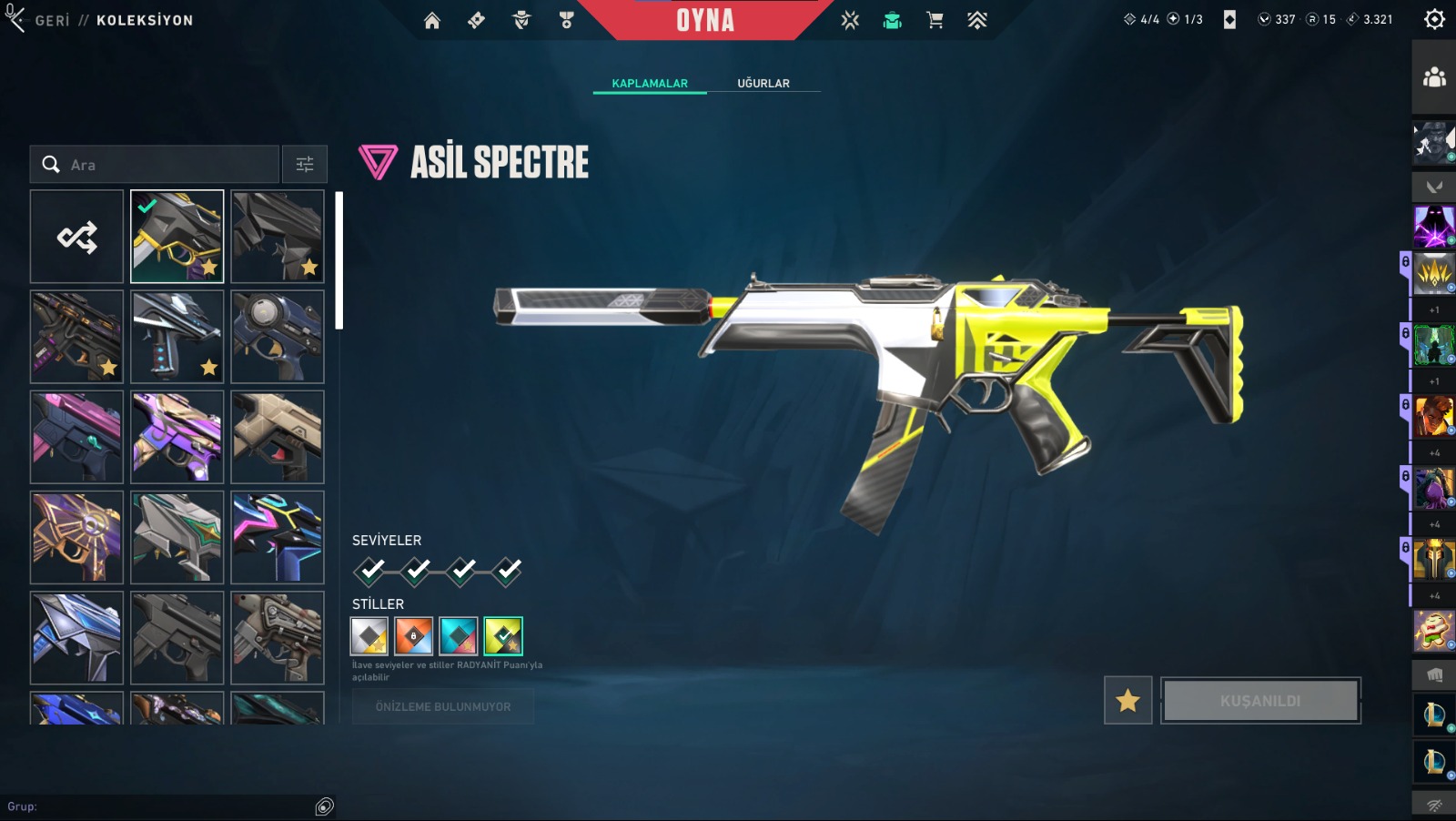
Task: Apply the teal and pink style variant
Action: pos(459,636)
